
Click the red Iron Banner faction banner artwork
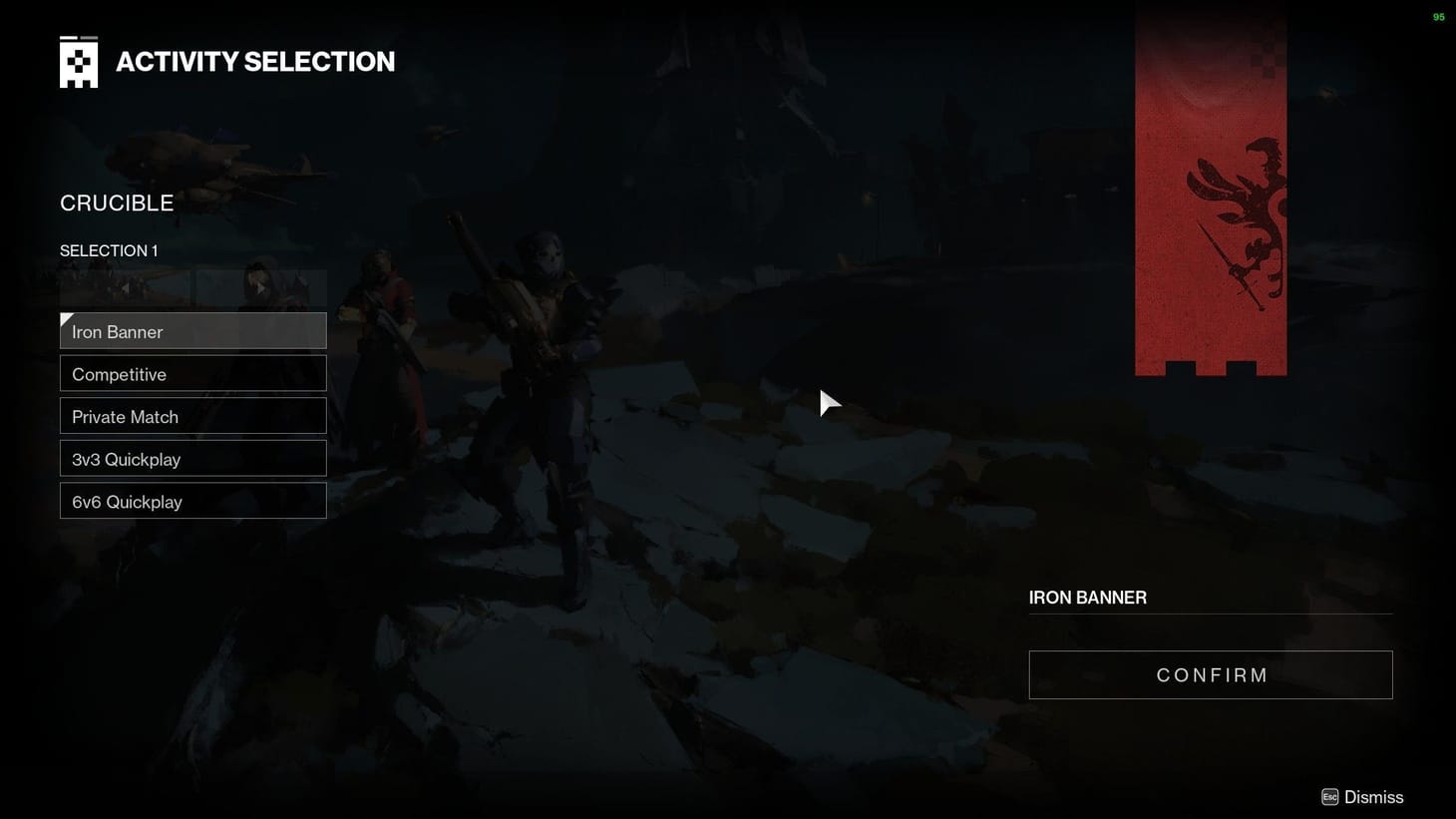click(1211, 190)
